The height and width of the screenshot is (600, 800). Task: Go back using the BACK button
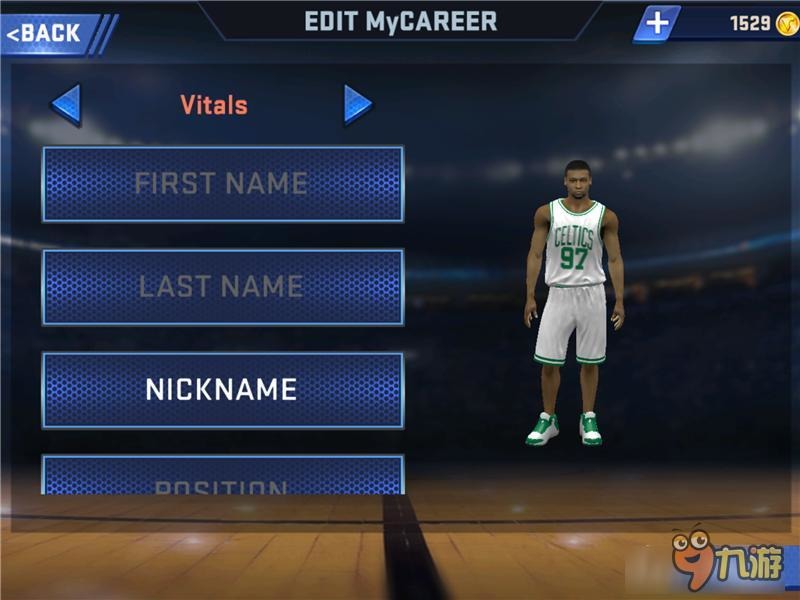pyautogui.click(x=52, y=33)
